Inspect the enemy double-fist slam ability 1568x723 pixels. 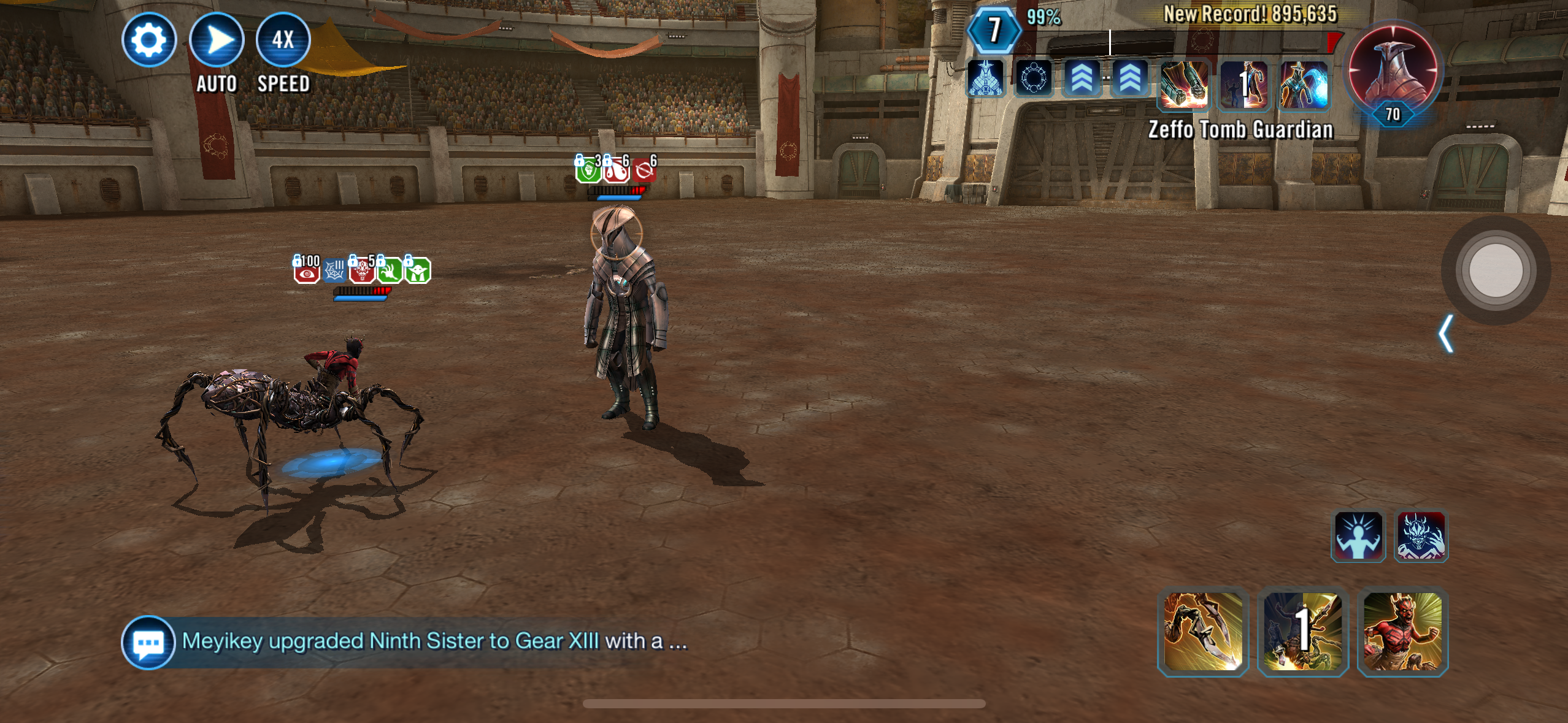click(x=1184, y=85)
